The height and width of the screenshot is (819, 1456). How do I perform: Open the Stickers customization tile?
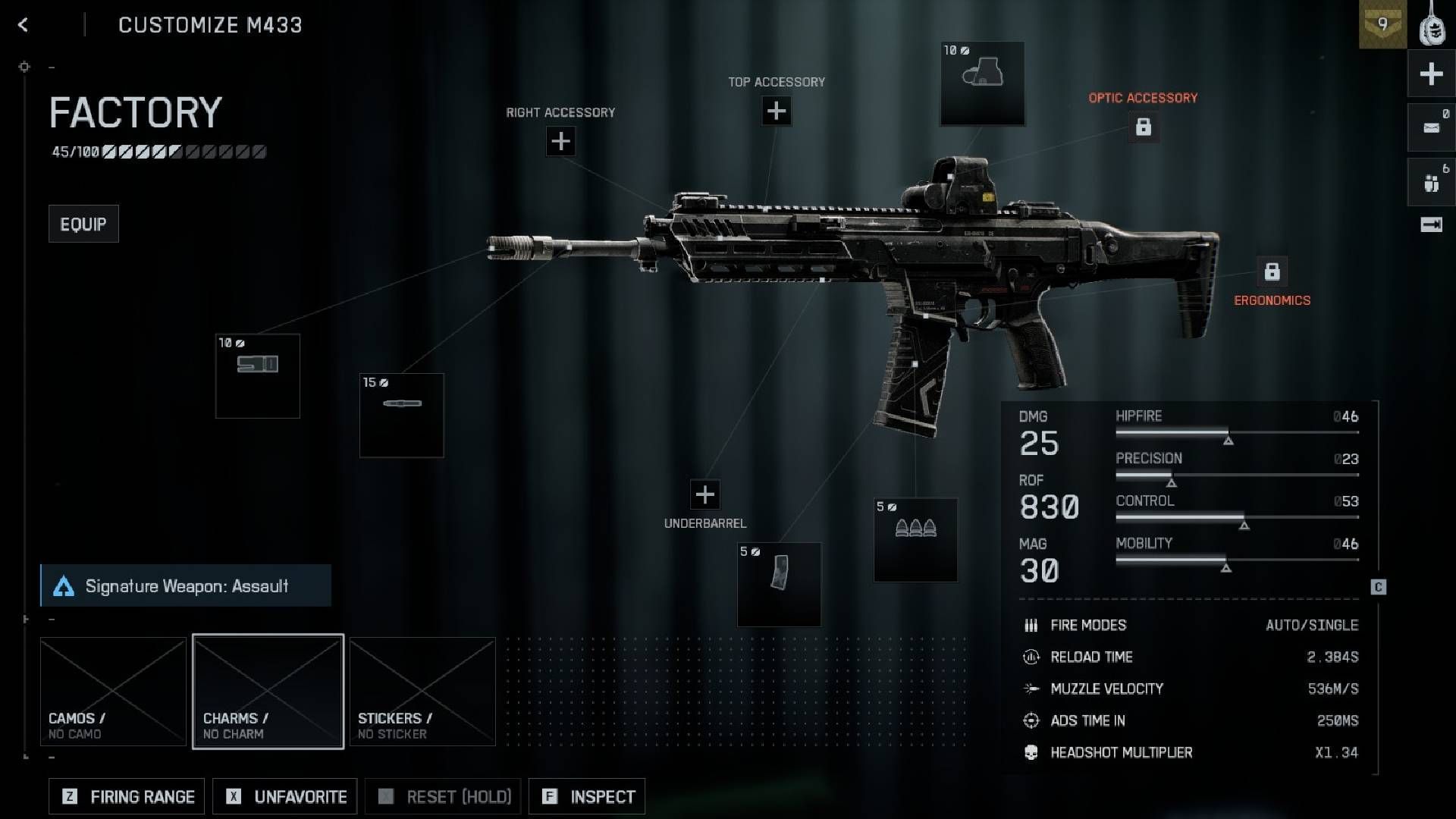click(x=422, y=692)
